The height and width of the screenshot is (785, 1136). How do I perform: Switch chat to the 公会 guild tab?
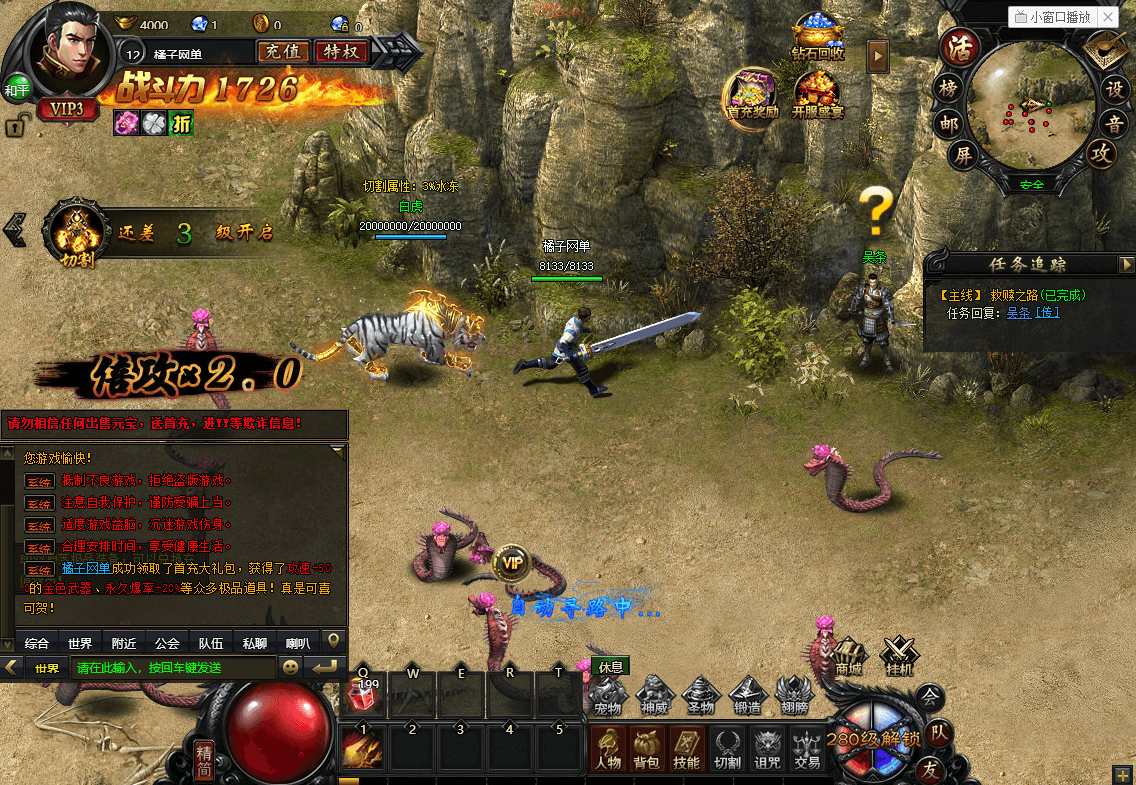[167, 643]
